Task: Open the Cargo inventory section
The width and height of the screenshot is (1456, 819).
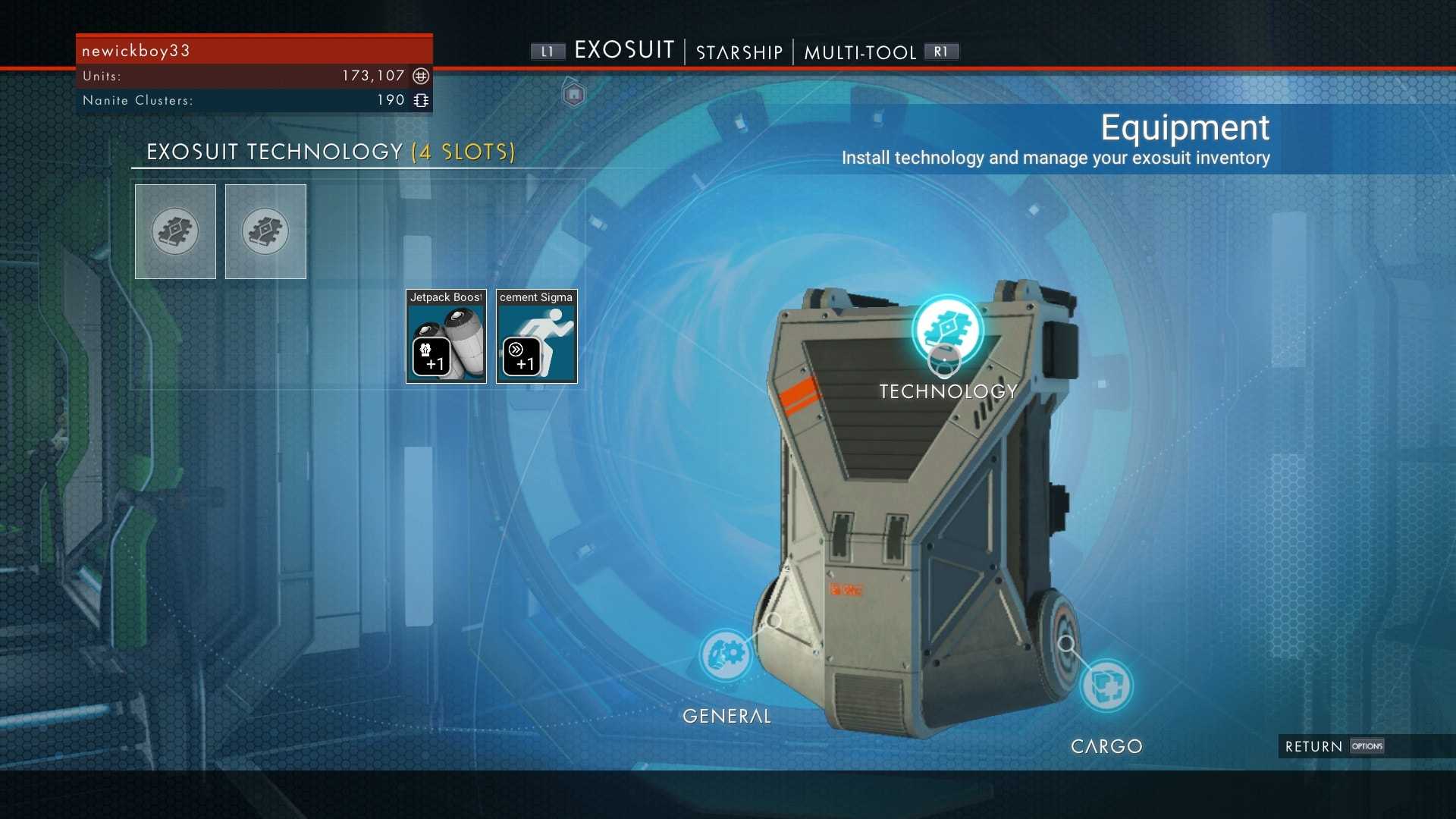Action: click(1106, 685)
